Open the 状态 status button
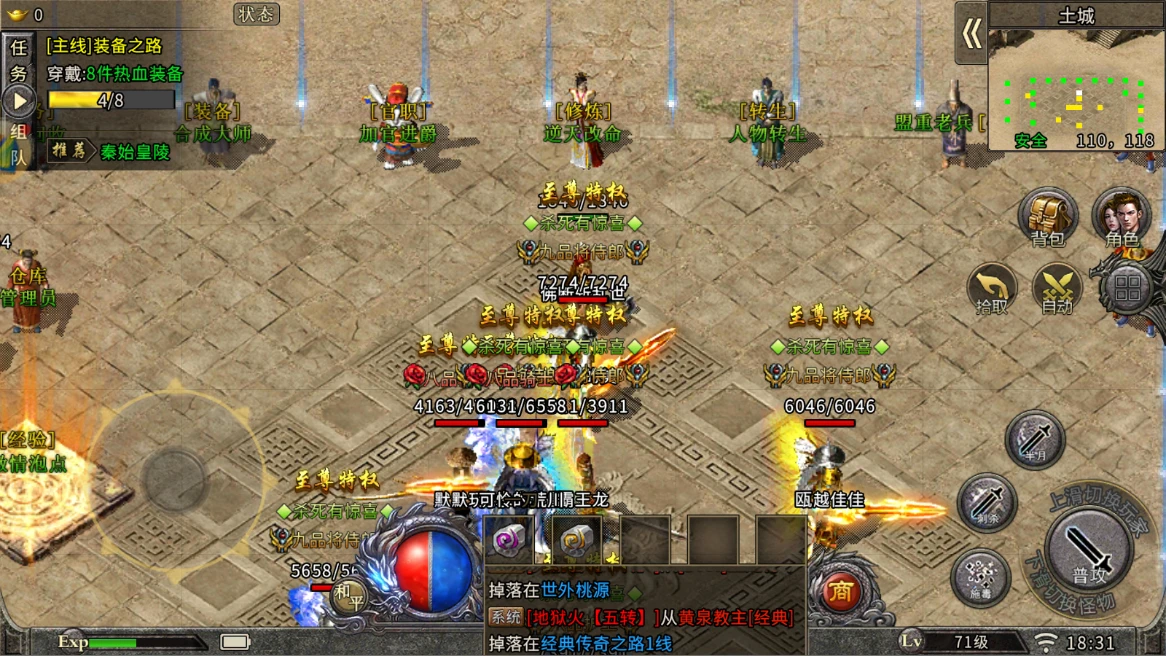Image resolution: width=1166 pixels, height=656 pixels. pos(256,14)
